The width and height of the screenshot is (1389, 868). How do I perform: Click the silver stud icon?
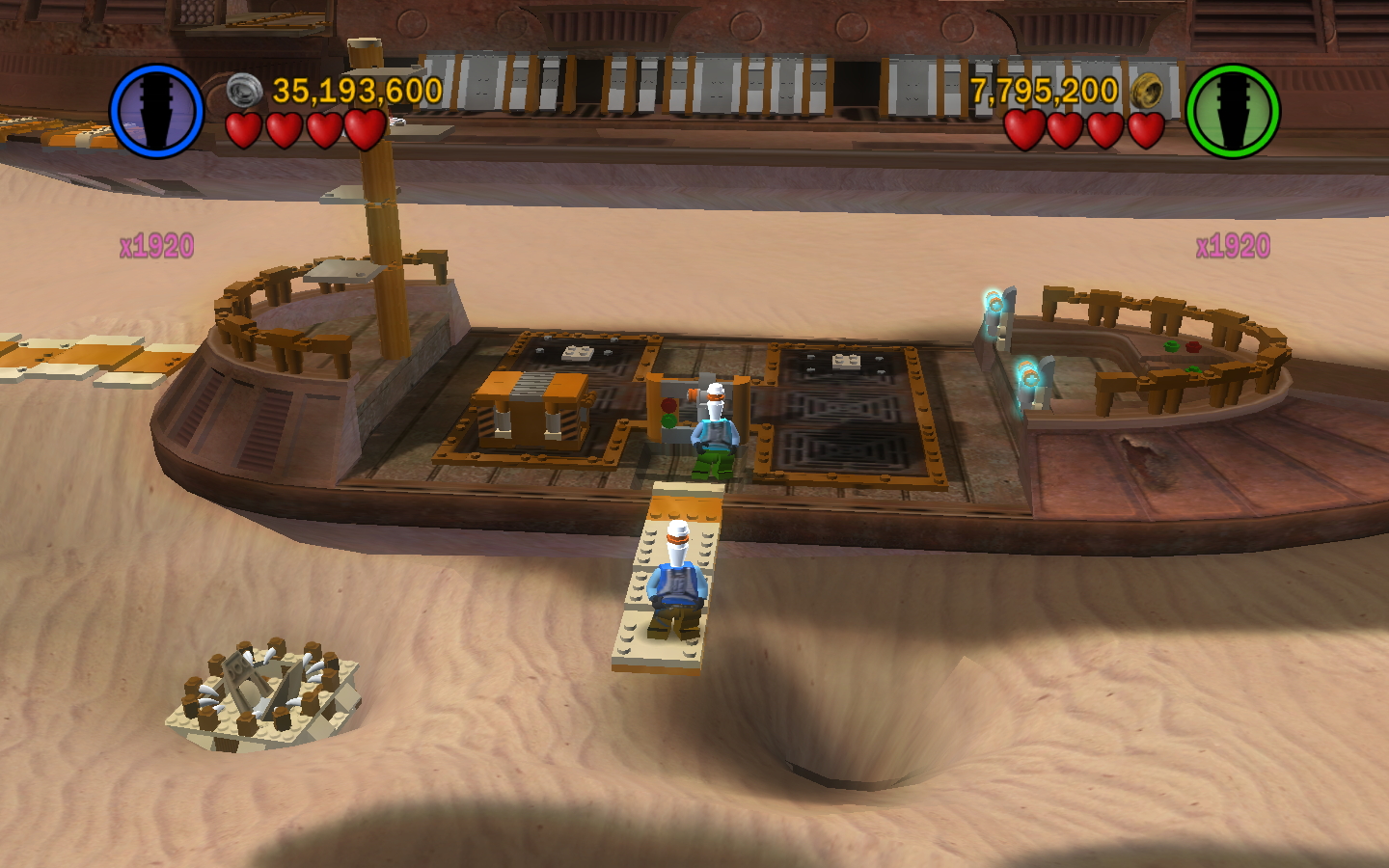tap(245, 91)
